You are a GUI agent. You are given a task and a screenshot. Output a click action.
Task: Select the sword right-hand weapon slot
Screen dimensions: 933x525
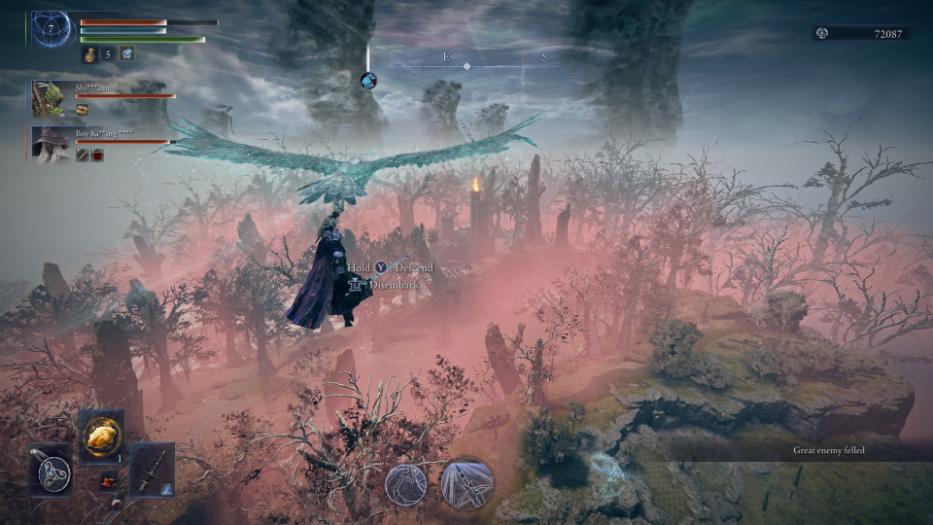tap(151, 469)
